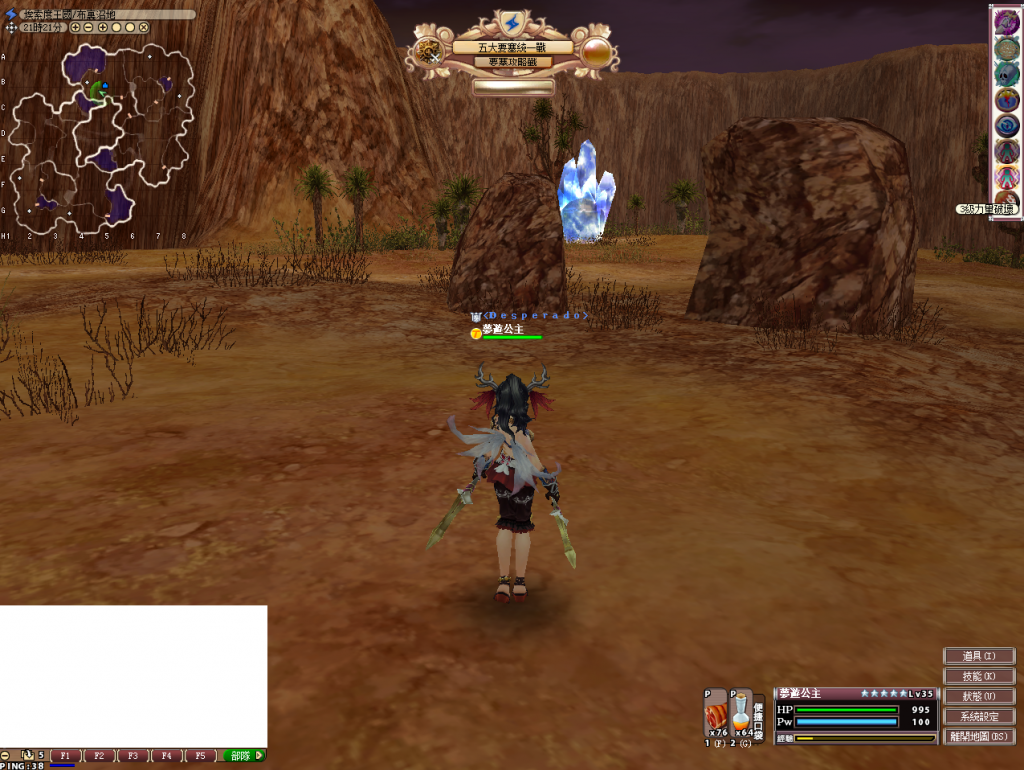The height and width of the screenshot is (770, 1024).
Task: Click the purple swirl icon atop the buff column
Action: pos(1006,24)
